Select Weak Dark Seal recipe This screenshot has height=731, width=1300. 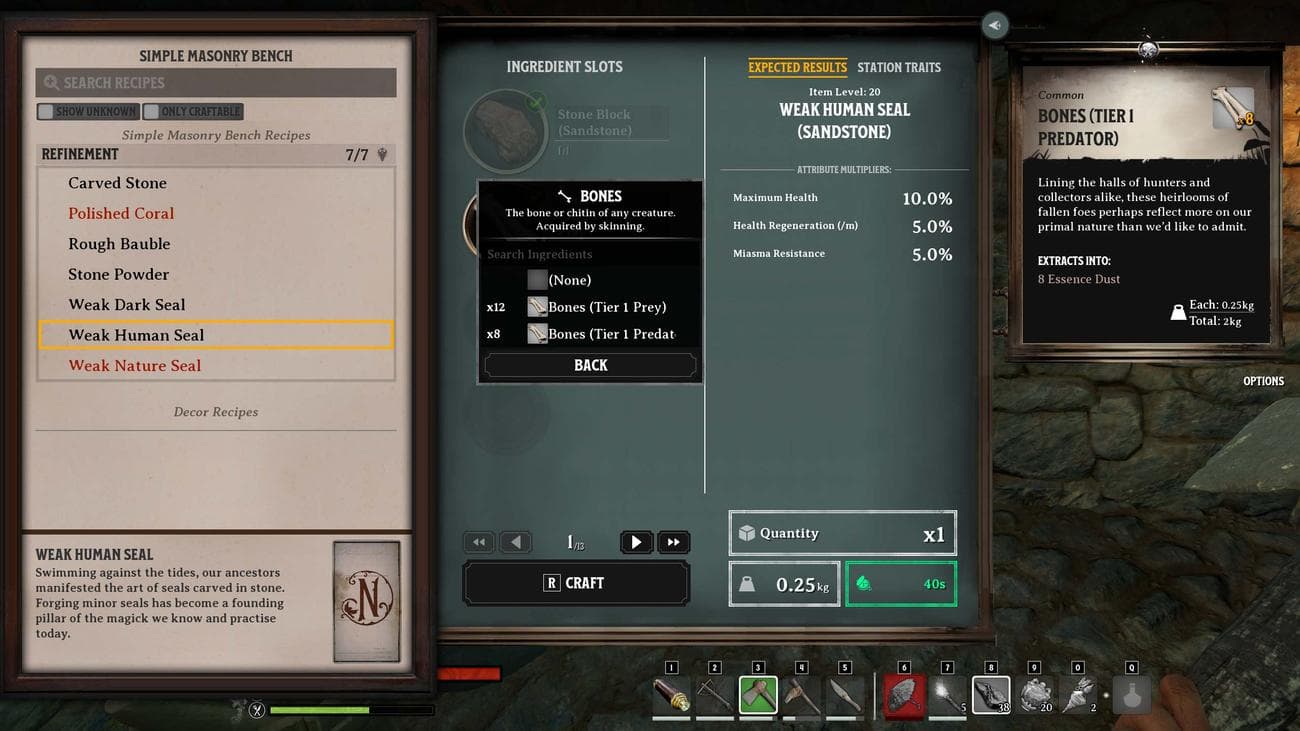(x=127, y=305)
